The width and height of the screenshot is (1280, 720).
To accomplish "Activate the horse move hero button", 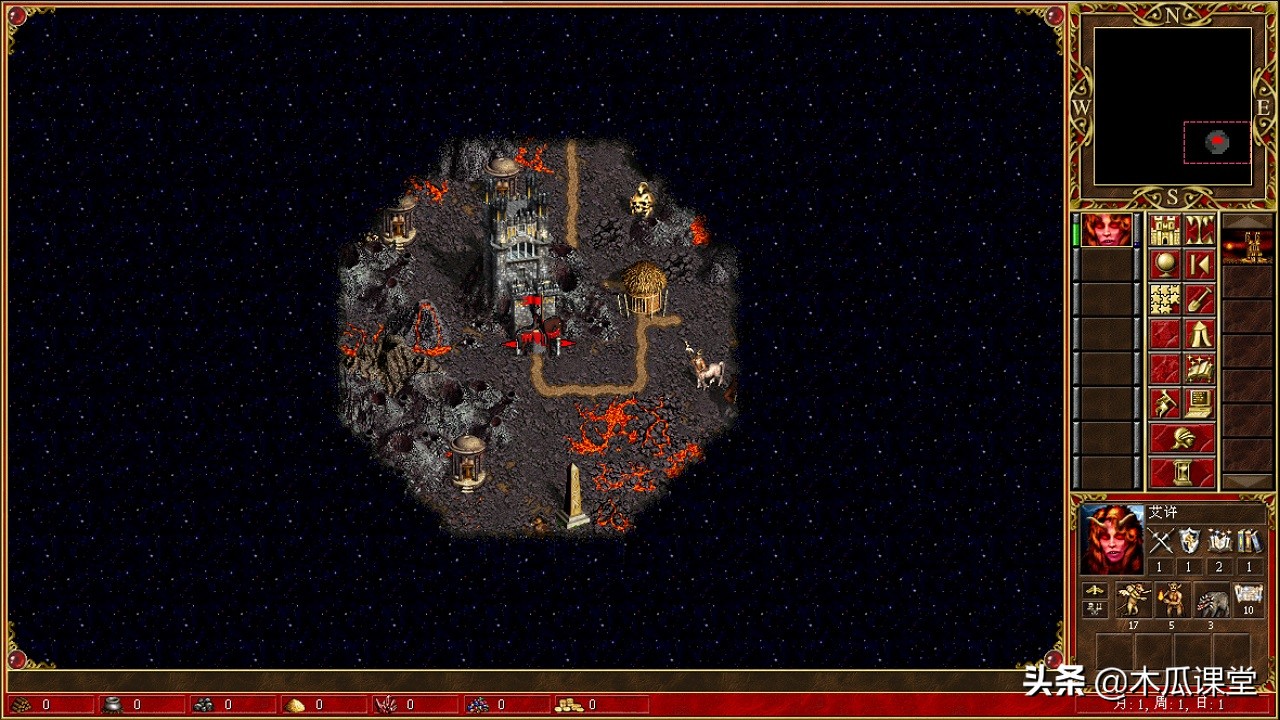I will pyautogui.click(x=1165, y=403).
